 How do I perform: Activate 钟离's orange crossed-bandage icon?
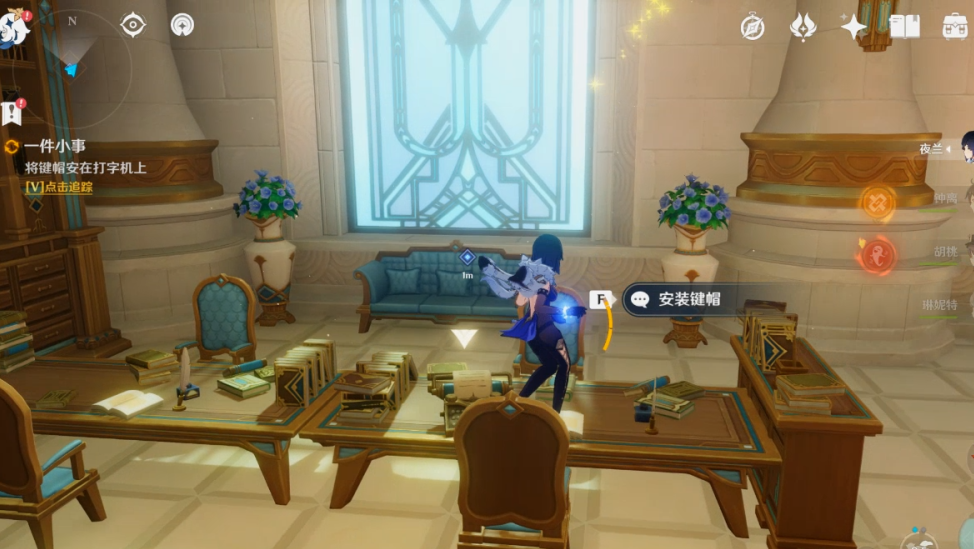877,203
